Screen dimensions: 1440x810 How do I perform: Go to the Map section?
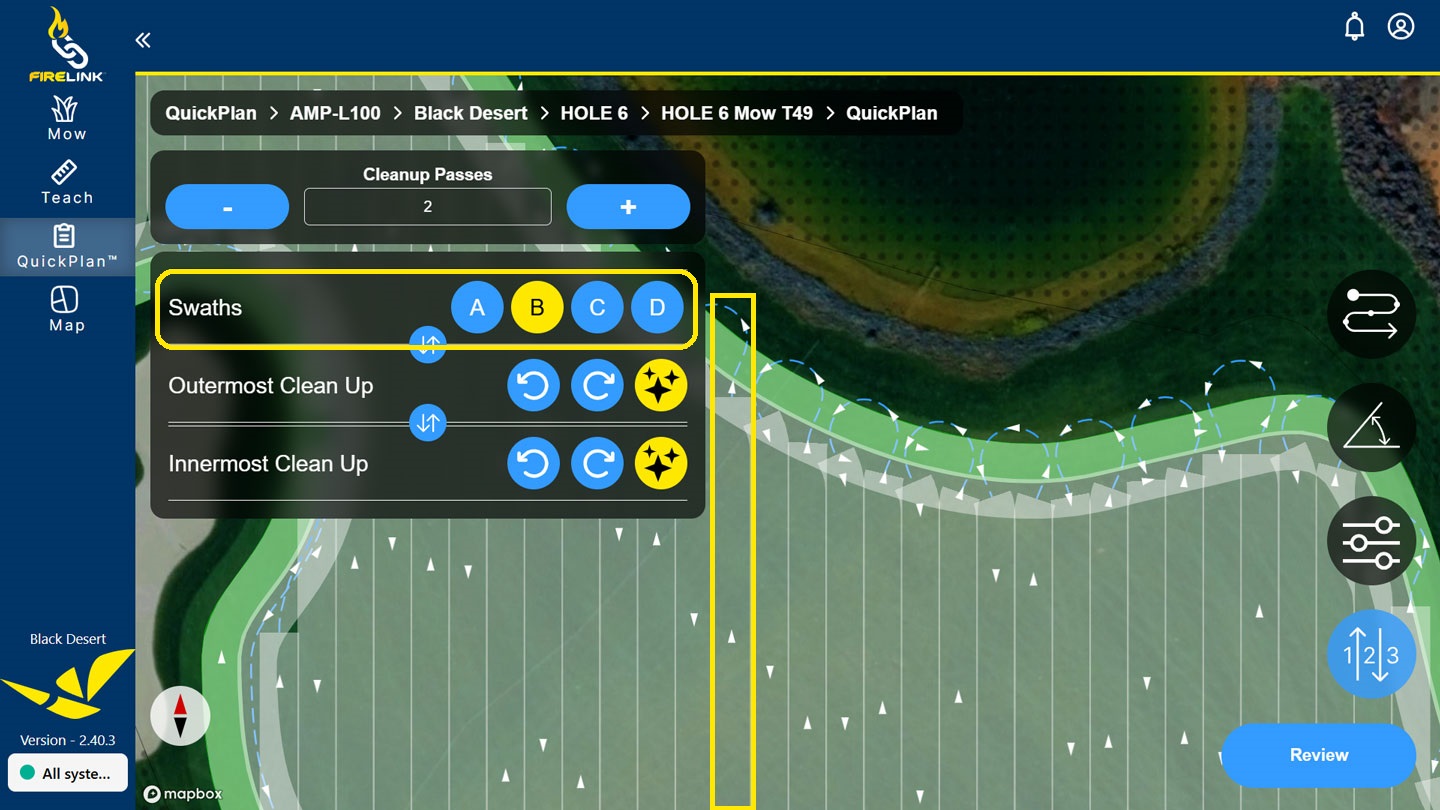pyautogui.click(x=67, y=309)
